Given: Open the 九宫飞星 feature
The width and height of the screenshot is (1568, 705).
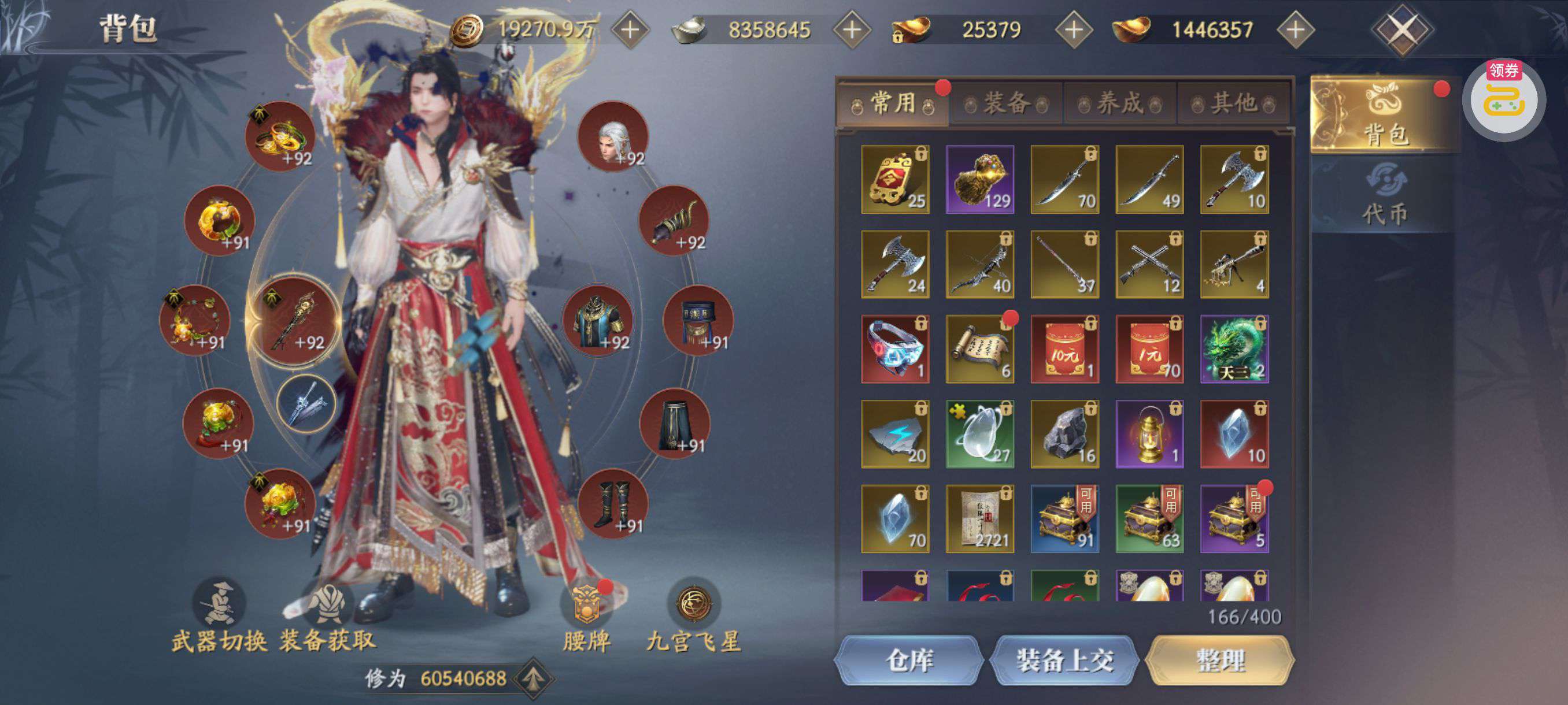Looking at the screenshot, I should [x=694, y=615].
